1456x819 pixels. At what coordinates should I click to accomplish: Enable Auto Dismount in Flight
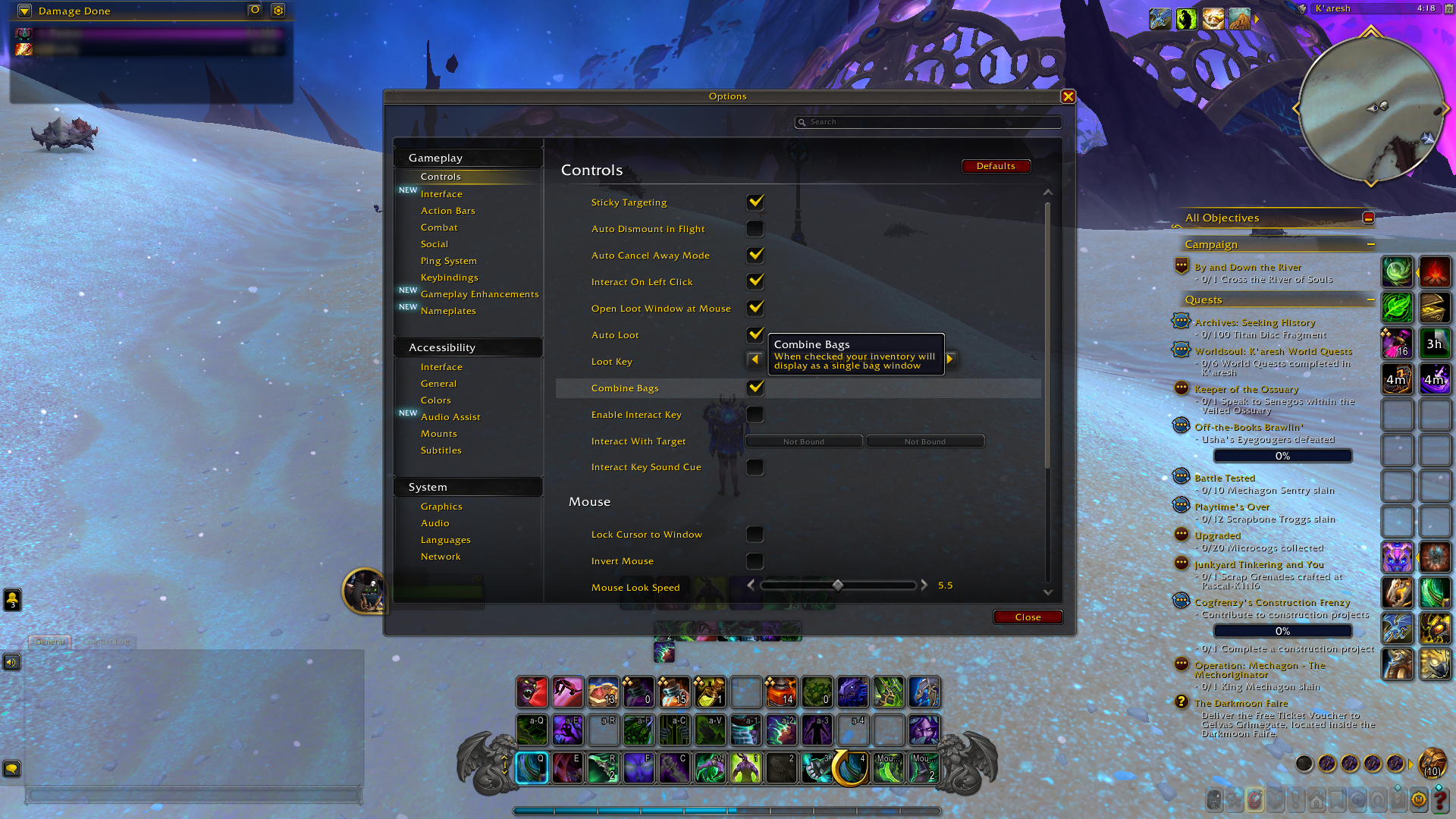point(755,228)
